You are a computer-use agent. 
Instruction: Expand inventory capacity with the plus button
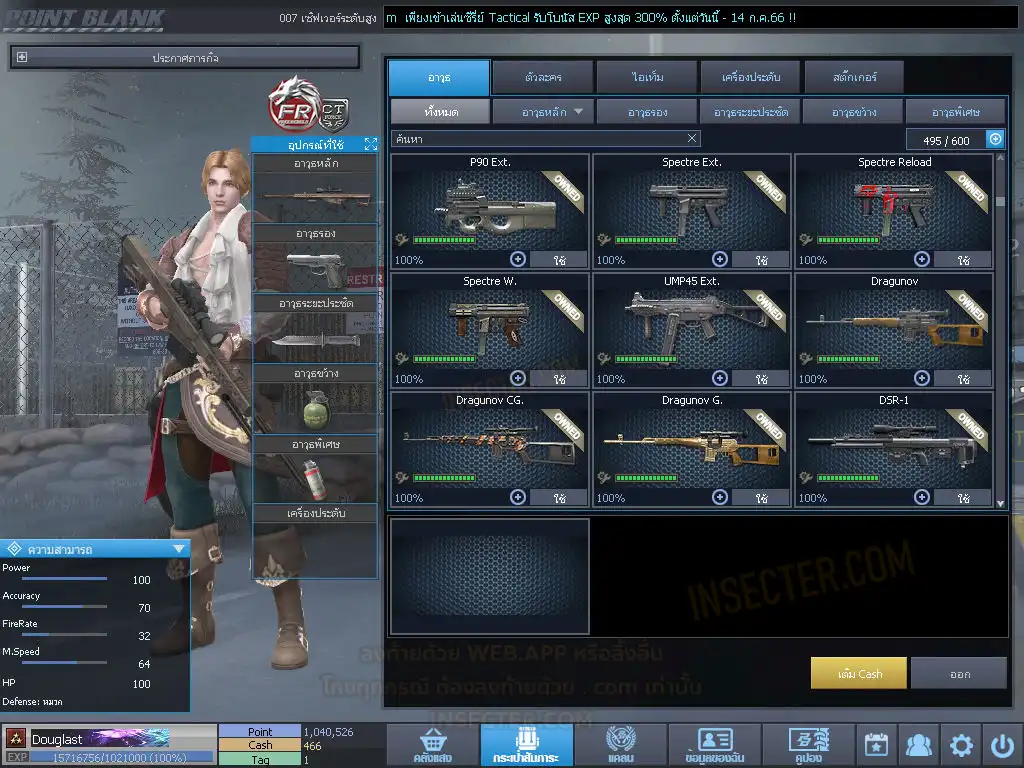click(995, 140)
